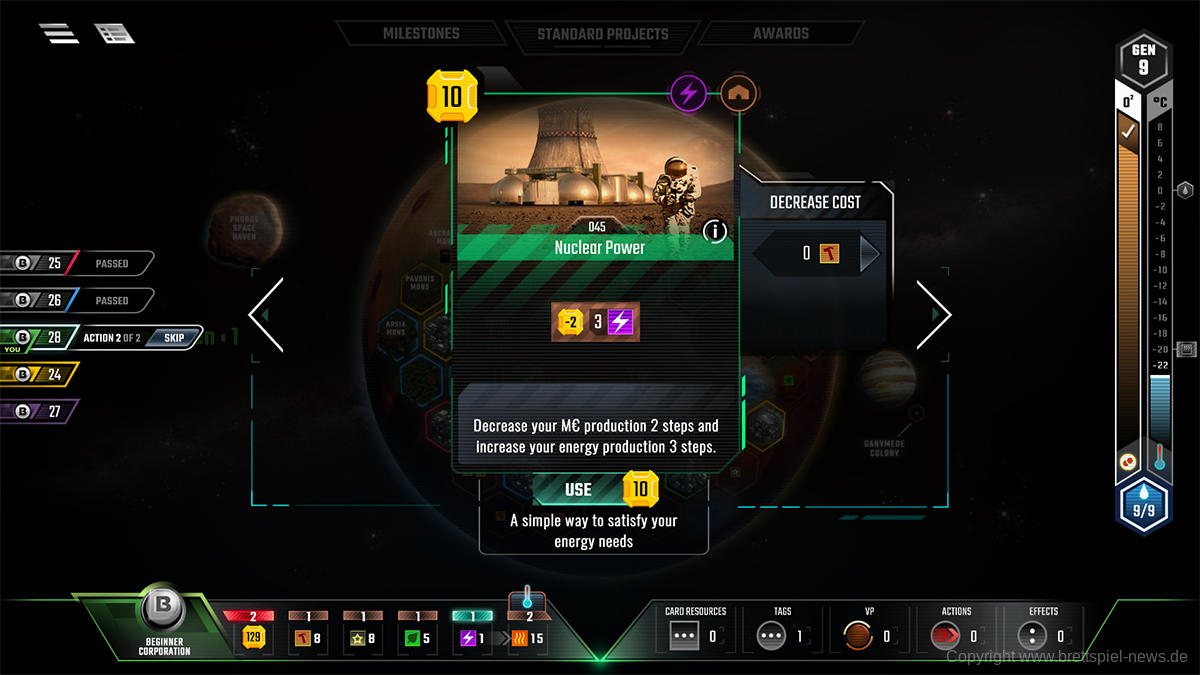Image resolution: width=1200 pixels, height=675 pixels.
Task: Show Nuclear Power card info
Action: pyautogui.click(x=715, y=232)
